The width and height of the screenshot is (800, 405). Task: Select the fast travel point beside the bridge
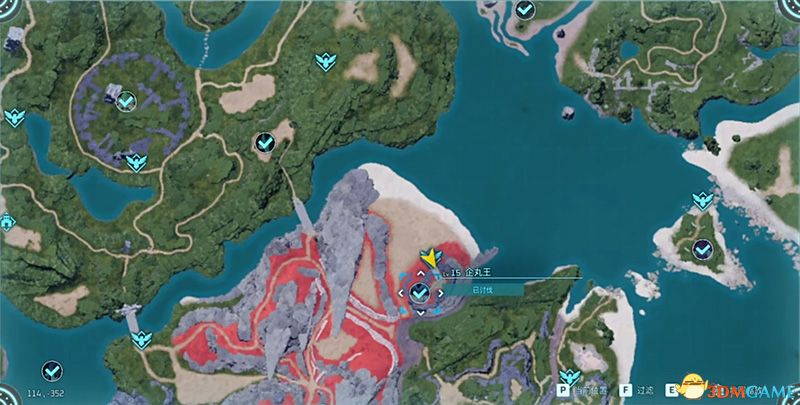tap(141, 338)
